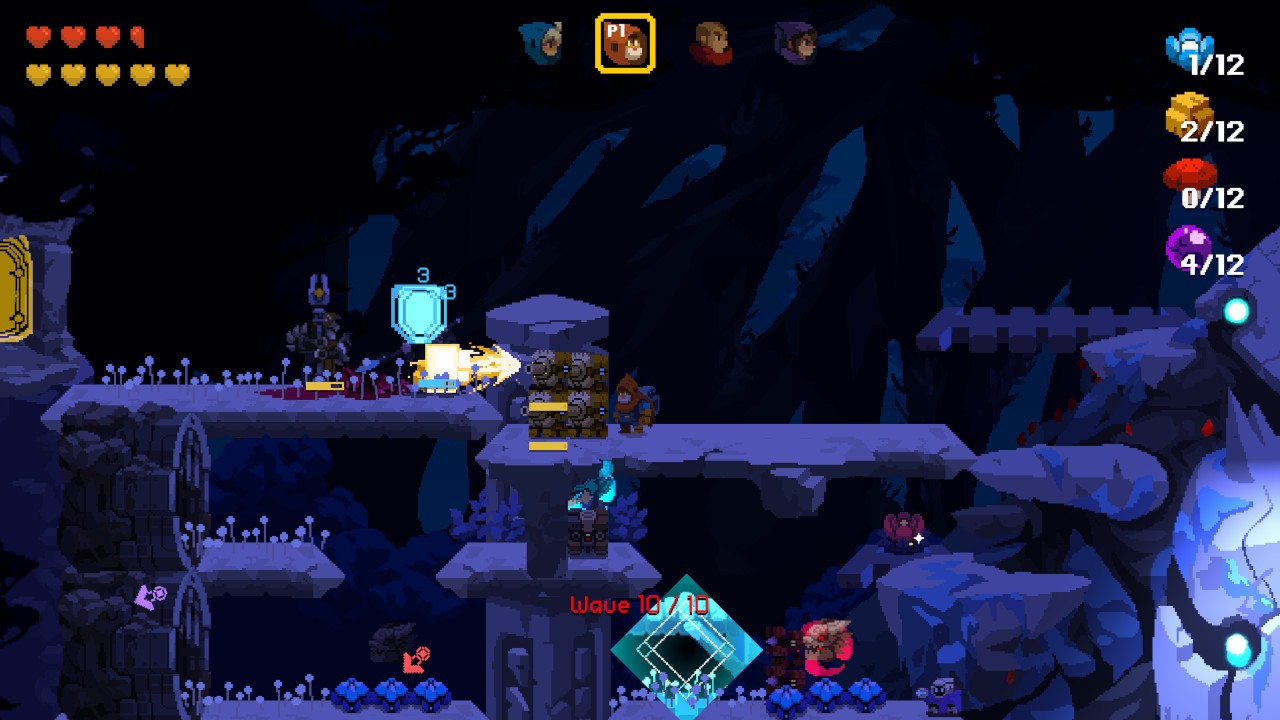Click the P1 highlighted character portrait
This screenshot has height=720, width=1280.
tap(625, 43)
